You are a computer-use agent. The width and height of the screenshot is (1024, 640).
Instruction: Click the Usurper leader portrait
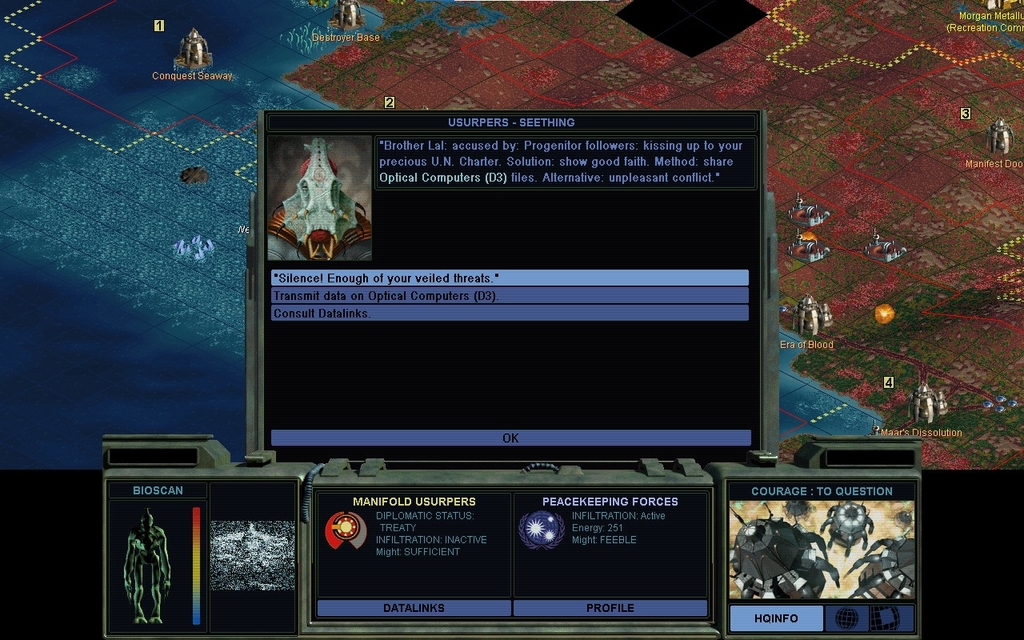tap(319, 198)
